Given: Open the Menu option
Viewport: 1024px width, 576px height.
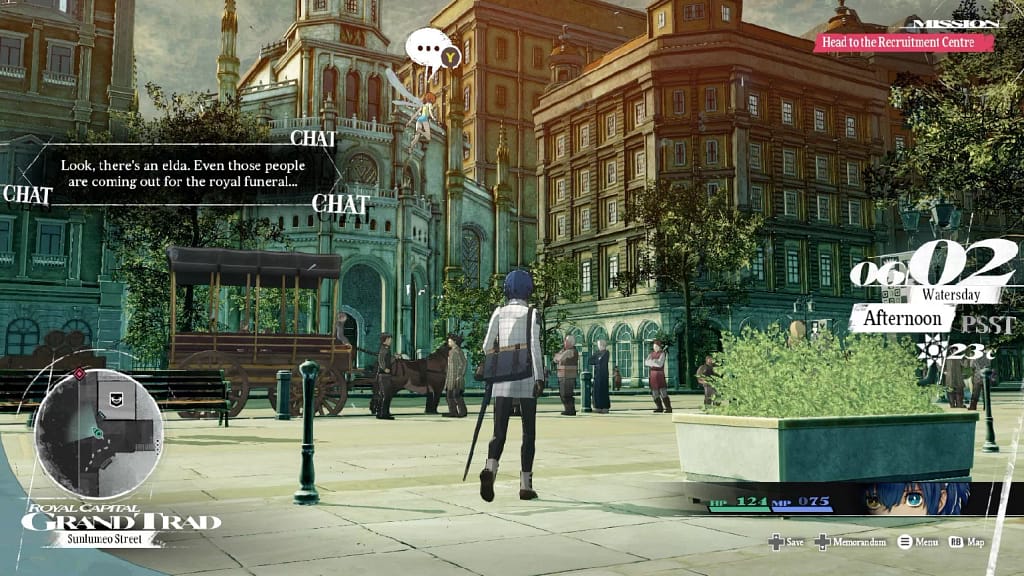Looking at the screenshot, I should 917,542.
